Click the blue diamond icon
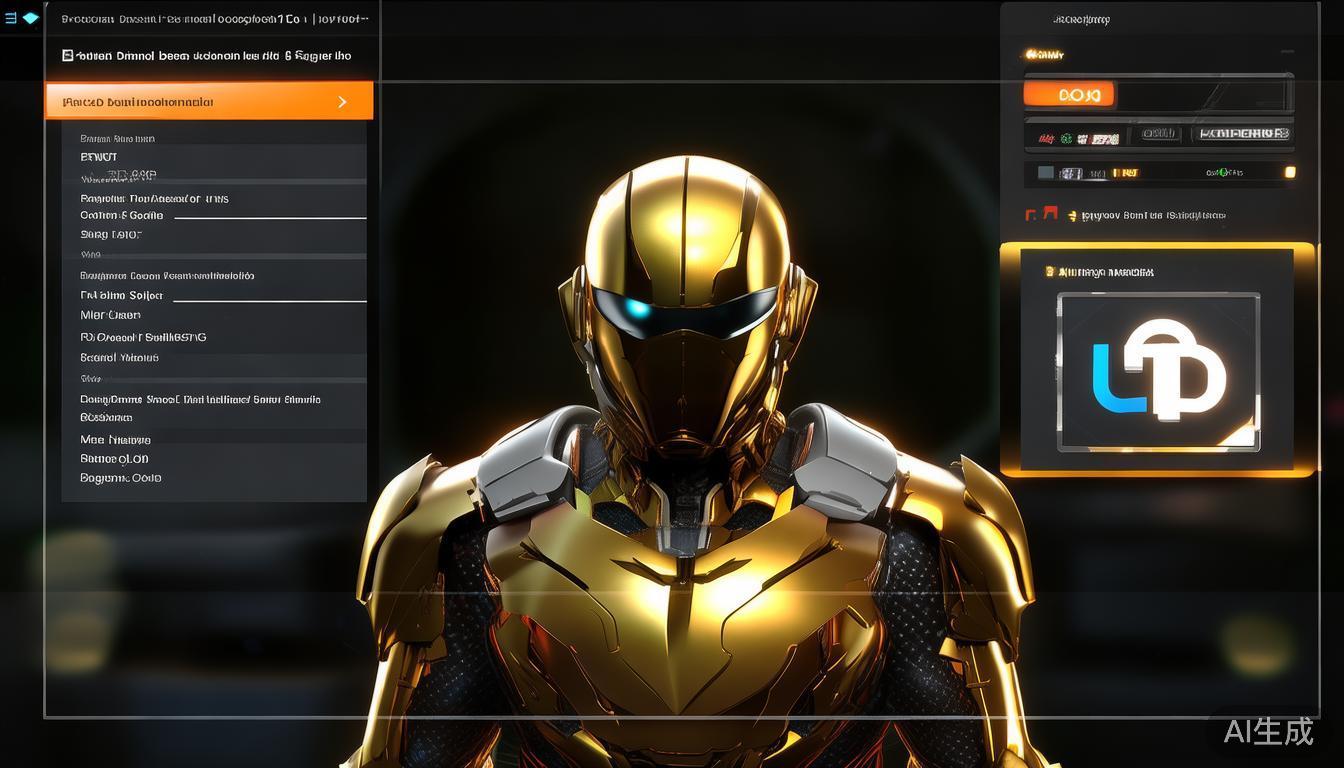This screenshot has height=768, width=1344. (31, 18)
